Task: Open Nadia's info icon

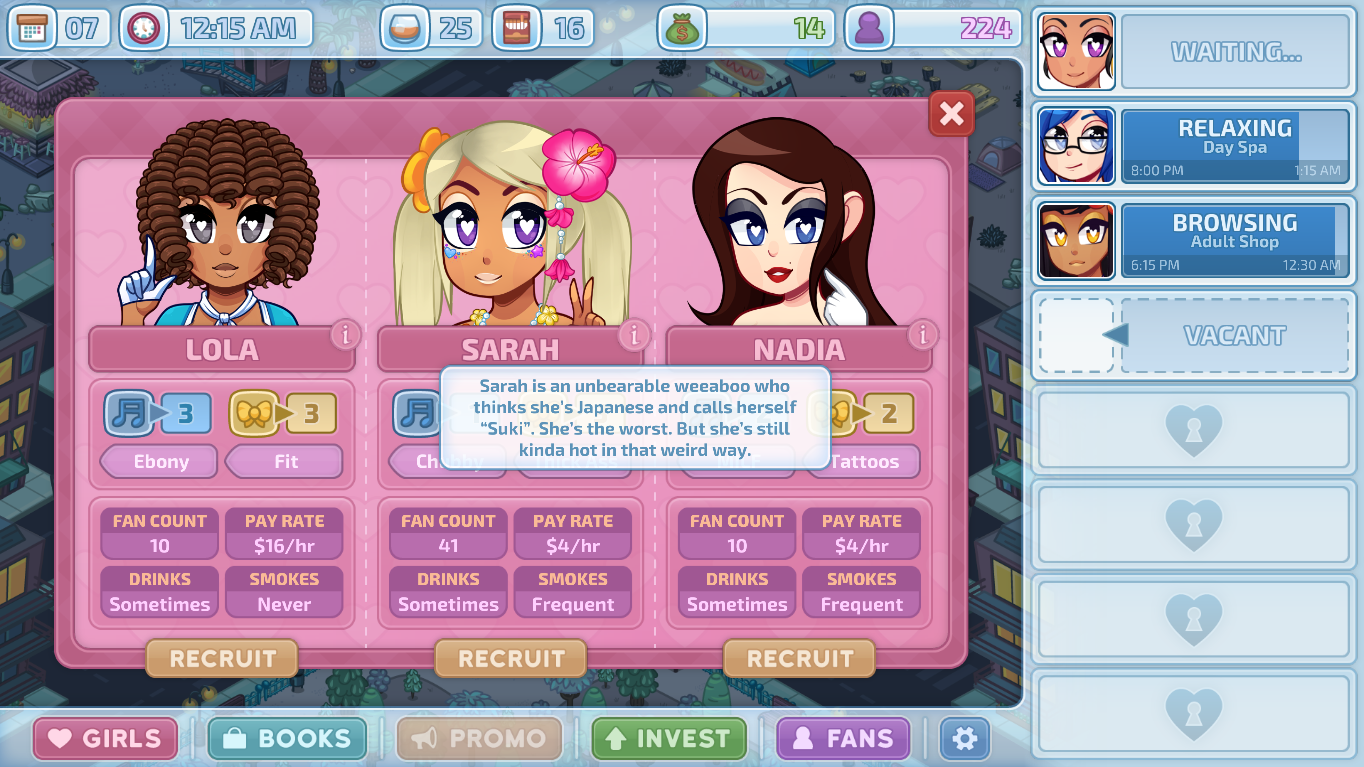Action: [922, 334]
